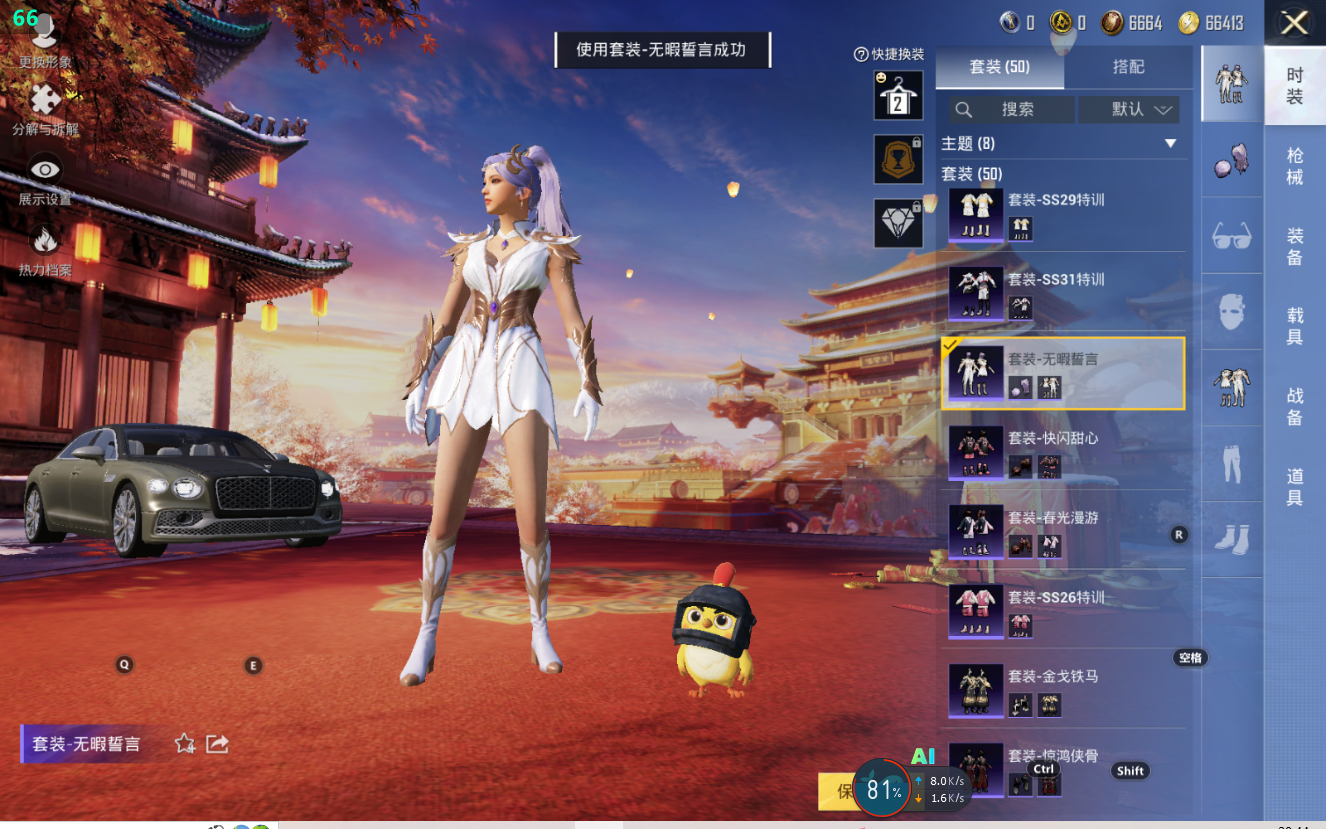The width and height of the screenshot is (1326, 829).
Task: Open the 默认 sort dropdown
Action: point(1128,110)
